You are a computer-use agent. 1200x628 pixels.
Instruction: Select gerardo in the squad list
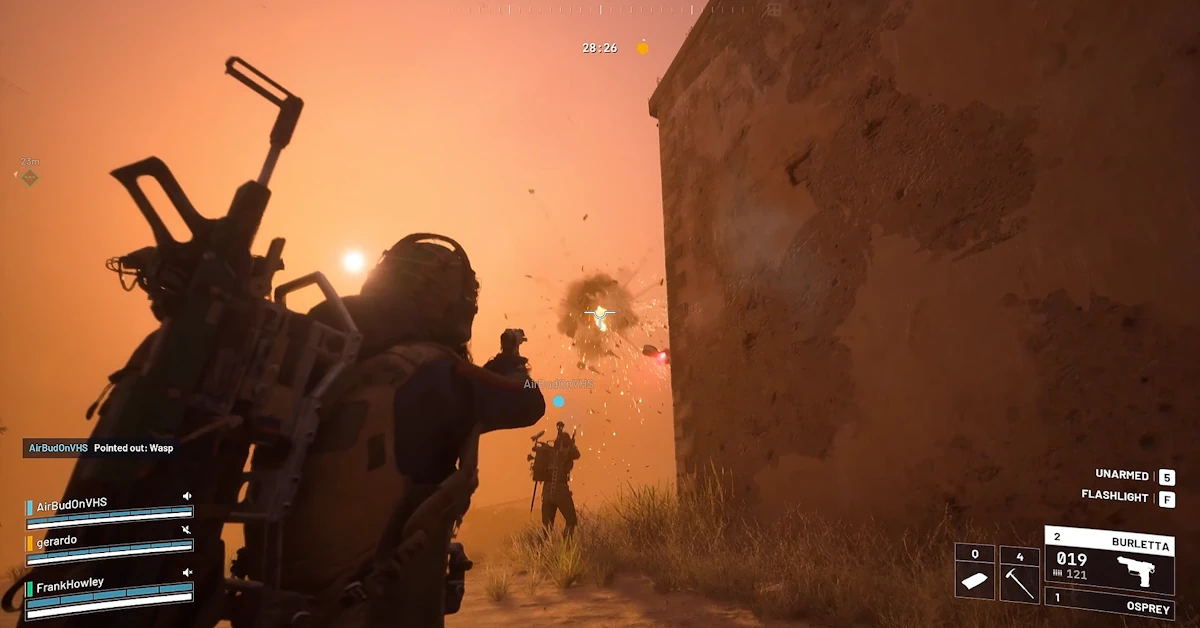(57, 540)
